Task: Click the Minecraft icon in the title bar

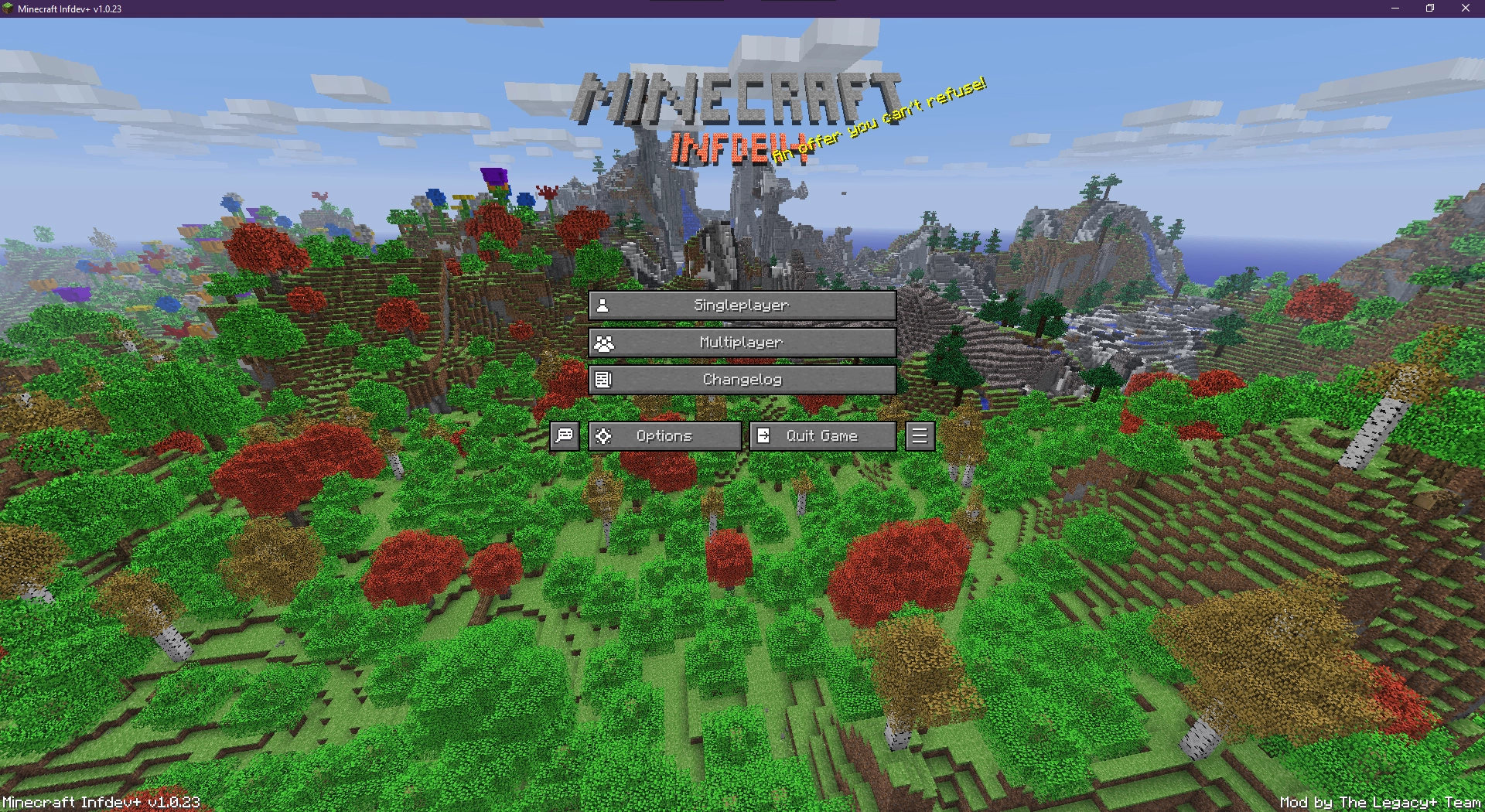Action: coord(9,9)
